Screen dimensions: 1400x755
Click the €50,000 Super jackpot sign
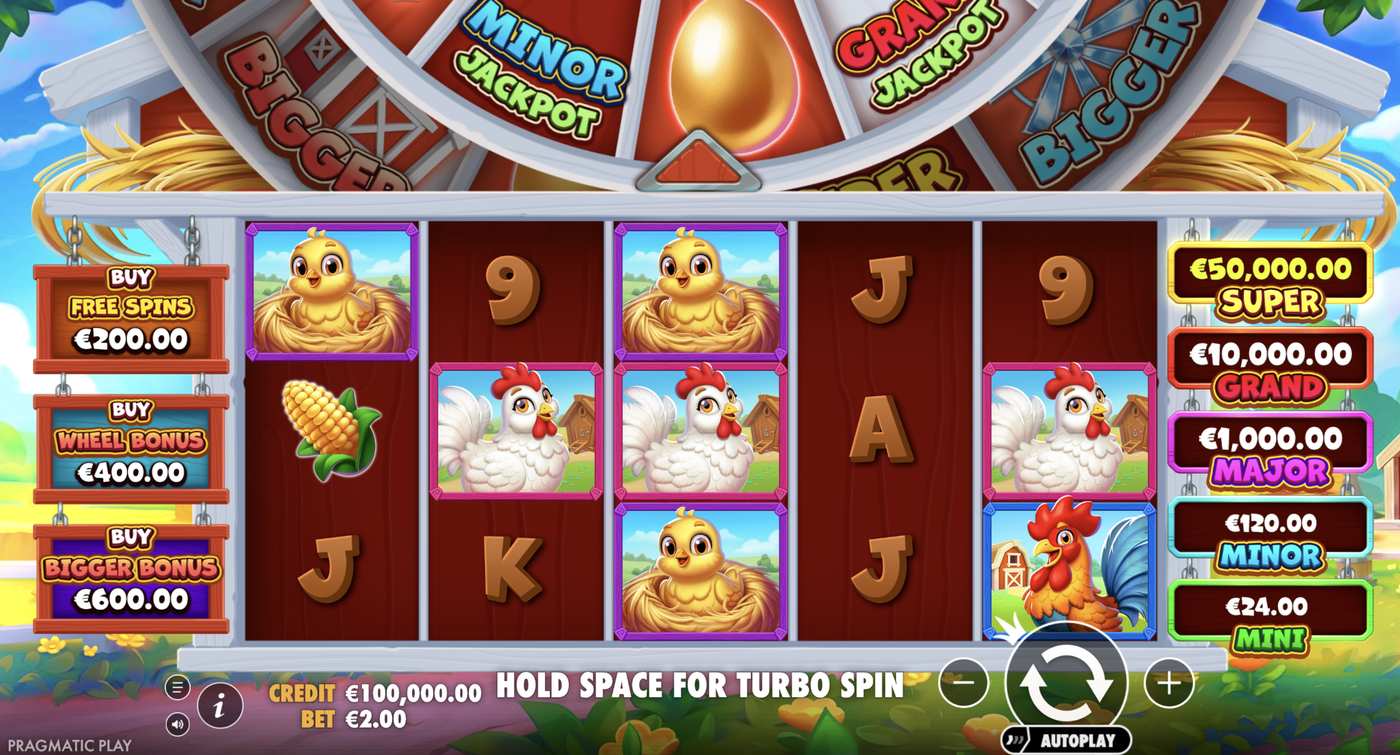coord(1269,283)
